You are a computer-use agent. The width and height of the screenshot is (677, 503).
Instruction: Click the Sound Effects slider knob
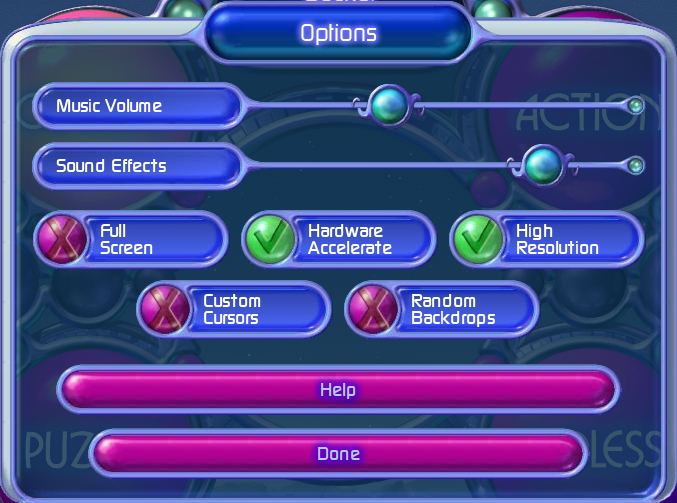pos(543,164)
